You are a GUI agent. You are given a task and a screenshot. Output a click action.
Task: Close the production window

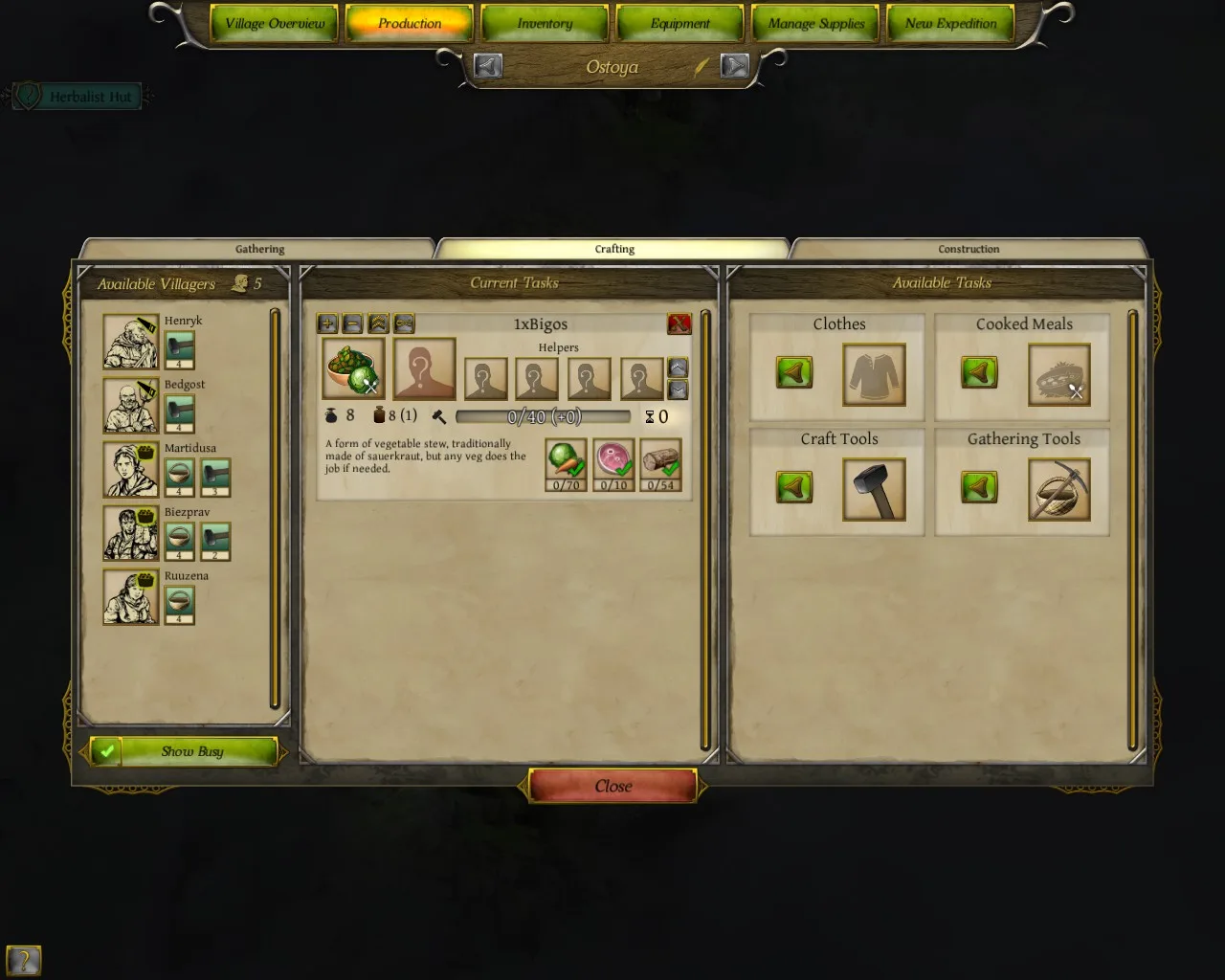click(x=612, y=786)
